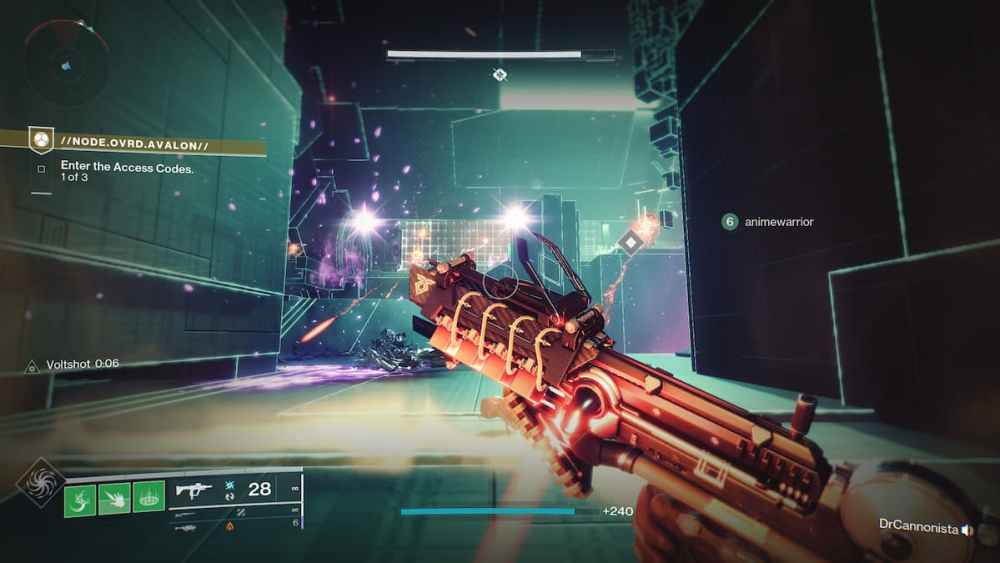Open the //NODE.OVRD.AVALON// quest banner
Viewport: 1000px width, 563px height.
click(x=134, y=144)
